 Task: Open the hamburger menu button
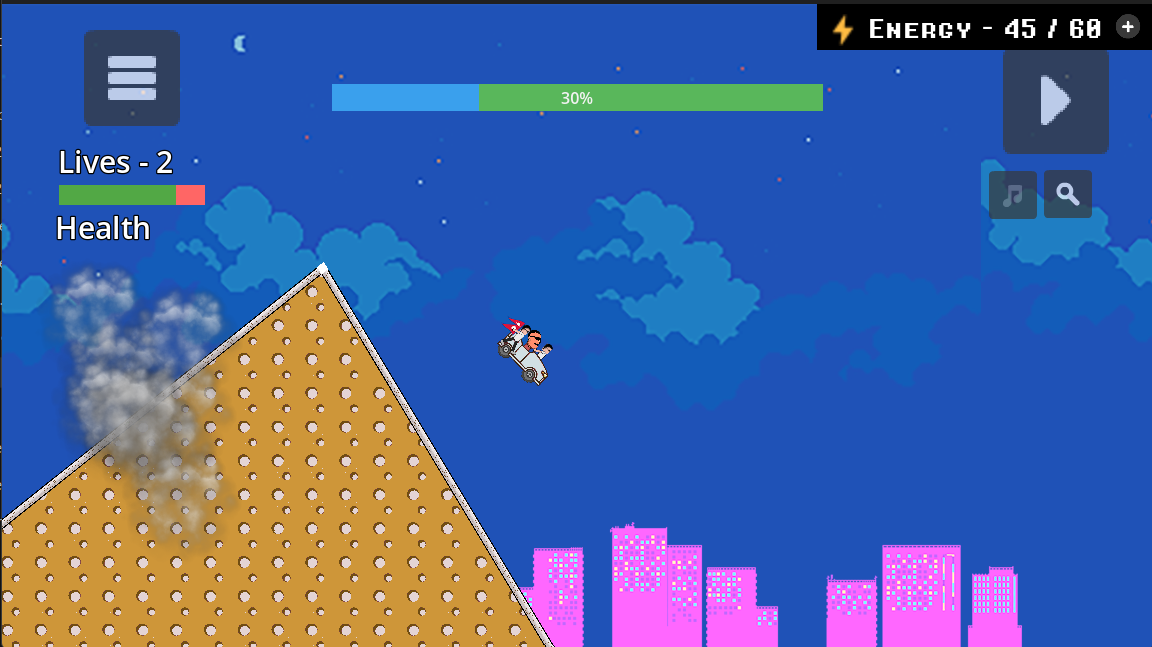[x=132, y=78]
